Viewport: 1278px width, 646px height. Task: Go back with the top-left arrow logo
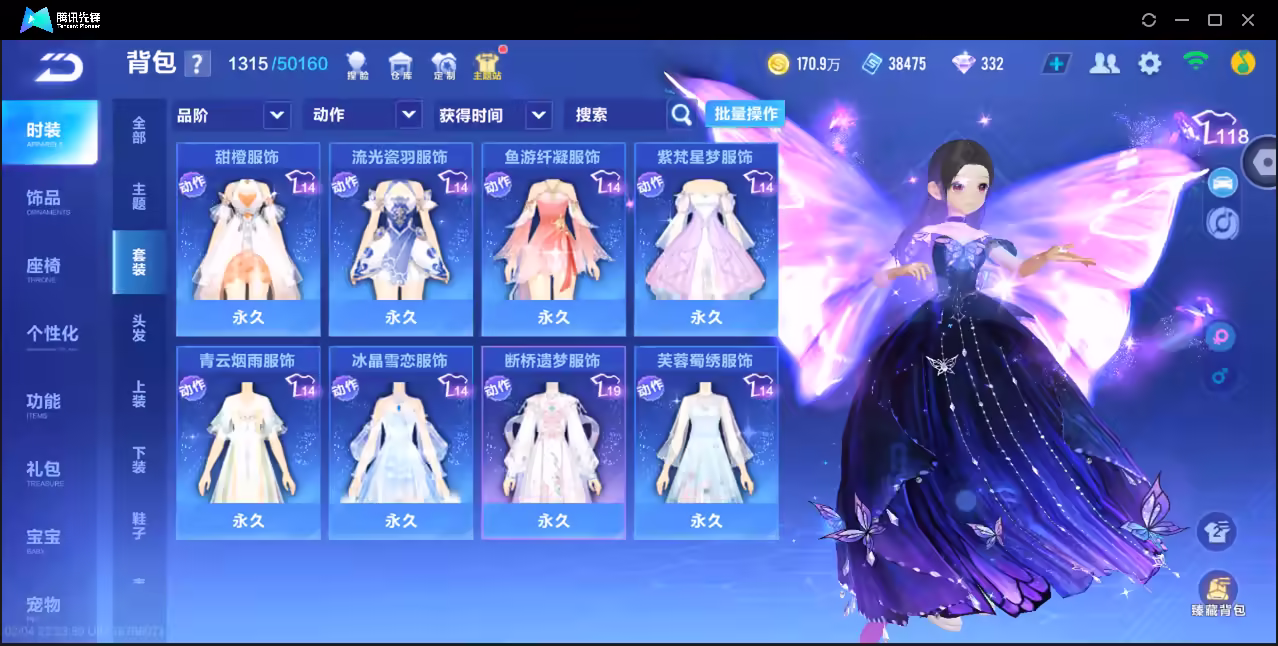[58, 66]
